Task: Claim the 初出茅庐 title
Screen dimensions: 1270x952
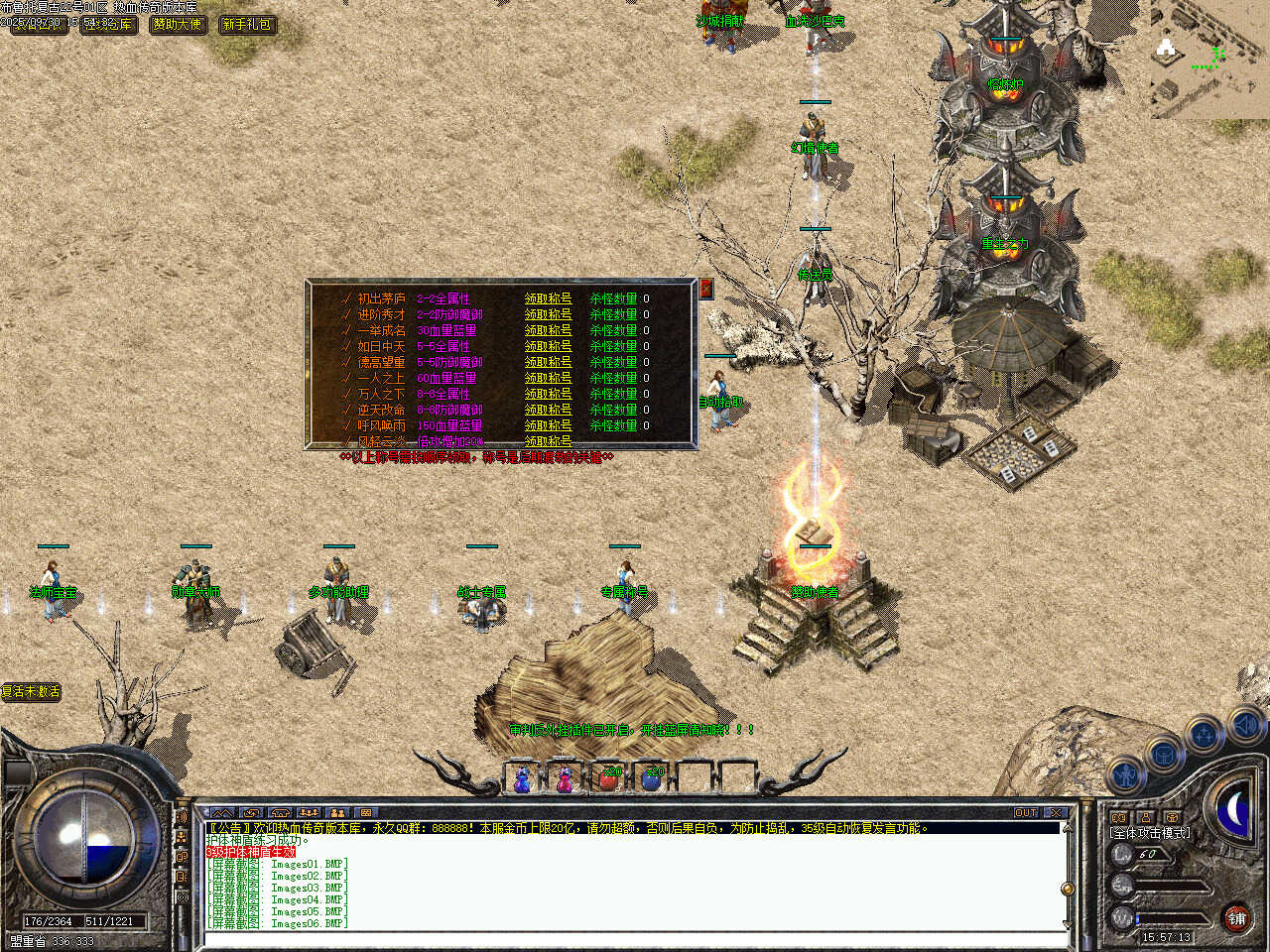Action: coord(548,298)
